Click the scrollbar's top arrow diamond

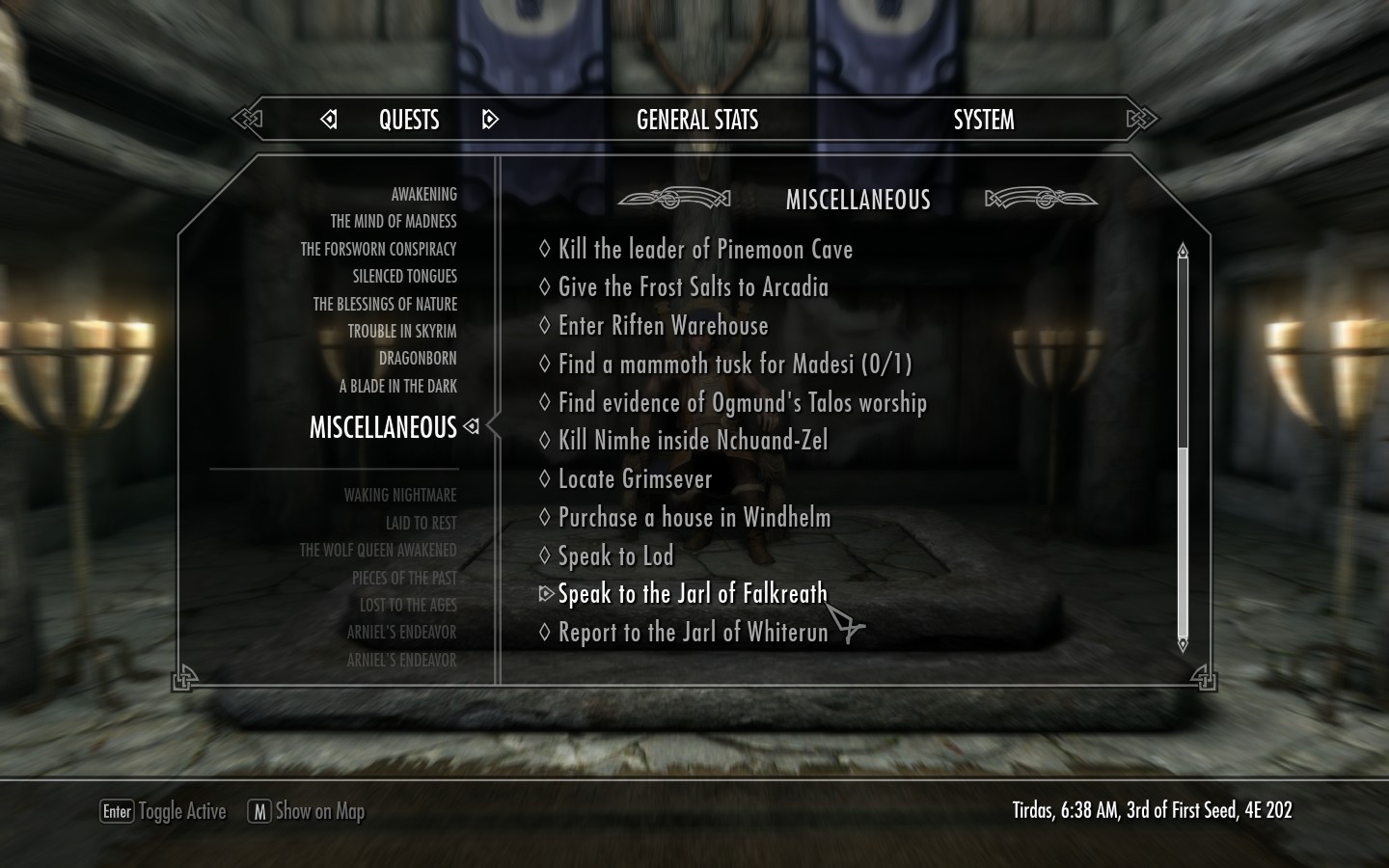pyautogui.click(x=1182, y=249)
